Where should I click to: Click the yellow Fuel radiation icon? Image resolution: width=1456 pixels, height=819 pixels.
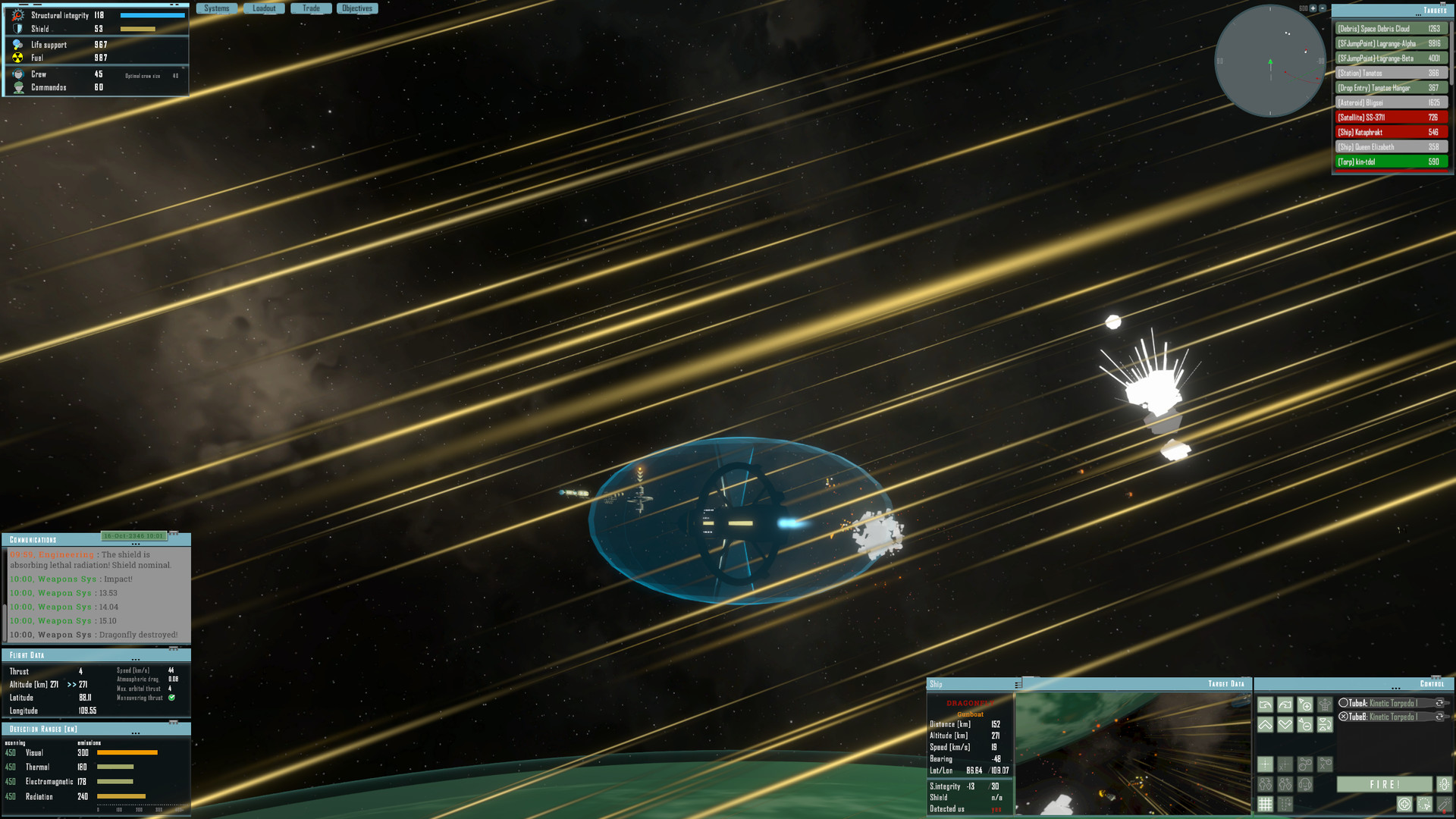coord(17,57)
